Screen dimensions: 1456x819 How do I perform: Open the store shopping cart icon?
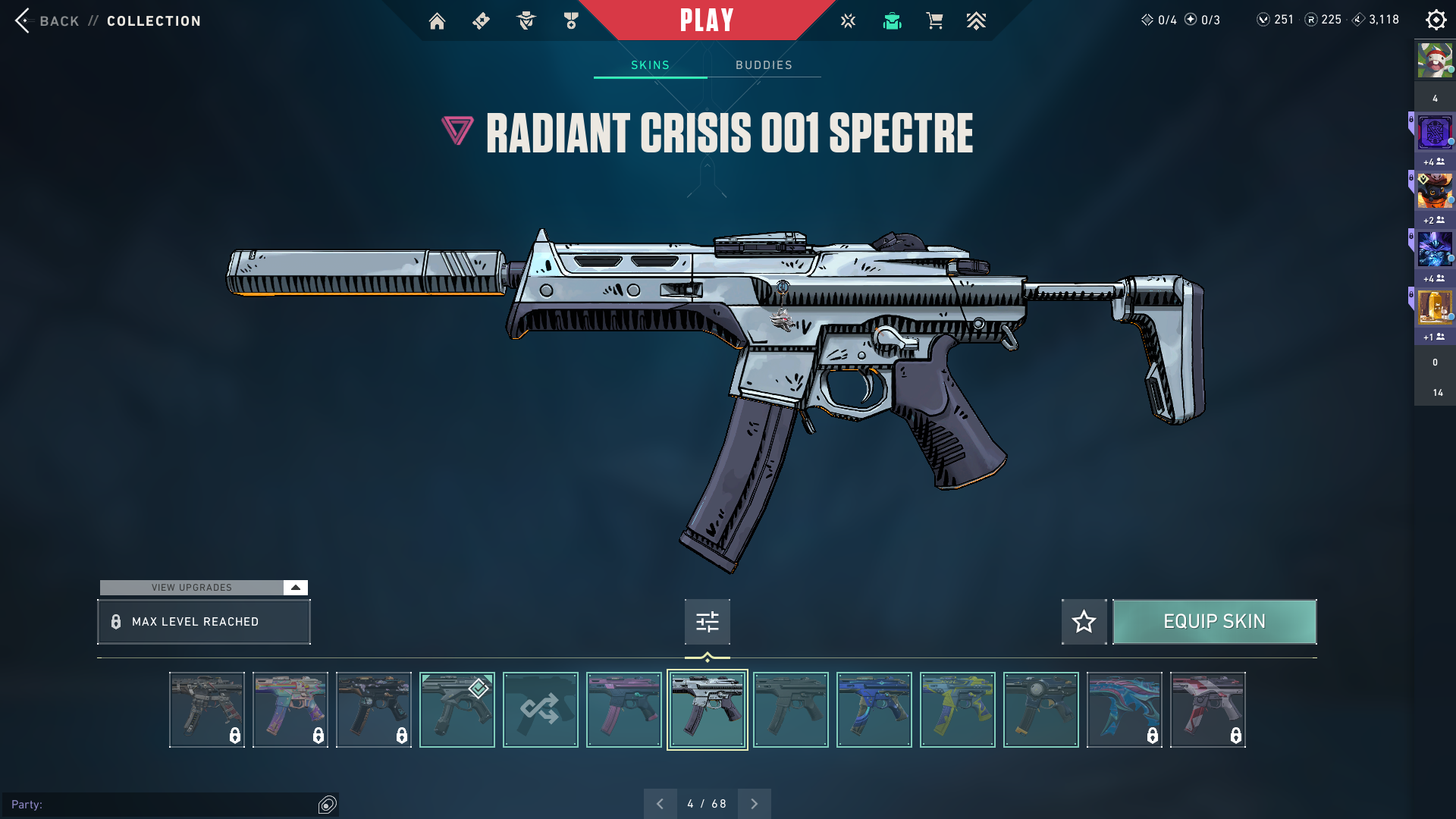[x=934, y=21]
